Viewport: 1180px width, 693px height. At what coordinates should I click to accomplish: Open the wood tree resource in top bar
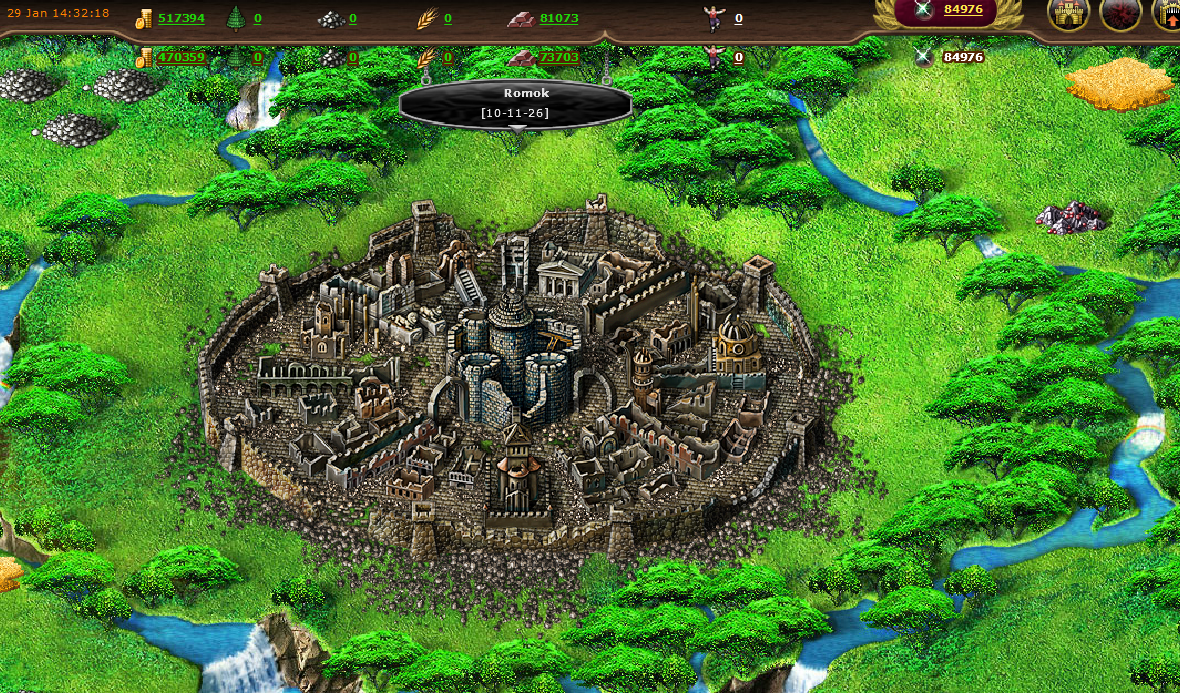coord(236,18)
